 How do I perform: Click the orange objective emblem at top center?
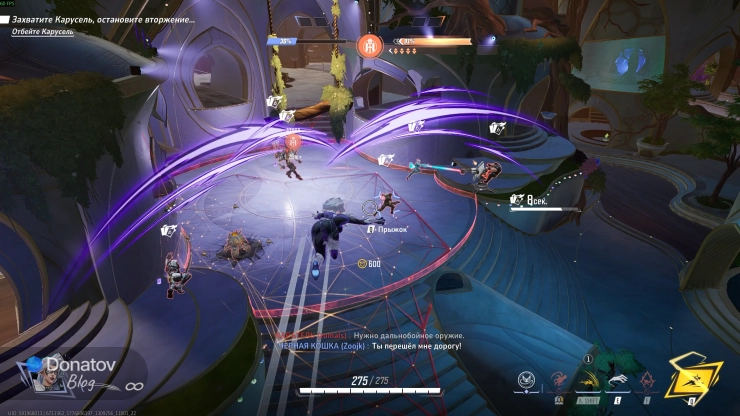tap(367, 44)
